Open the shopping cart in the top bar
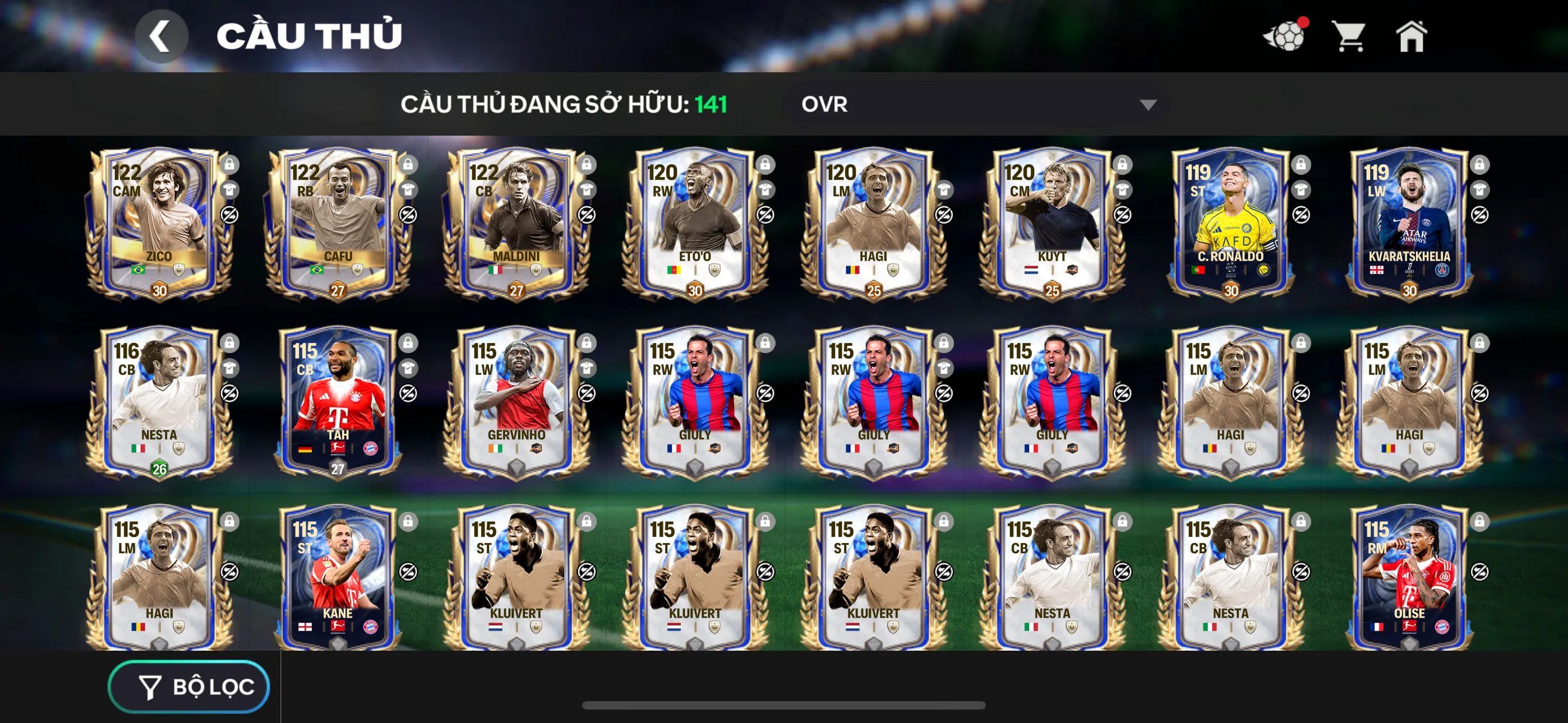This screenshot has height=723, width=1568. (x=1349, y=36)
